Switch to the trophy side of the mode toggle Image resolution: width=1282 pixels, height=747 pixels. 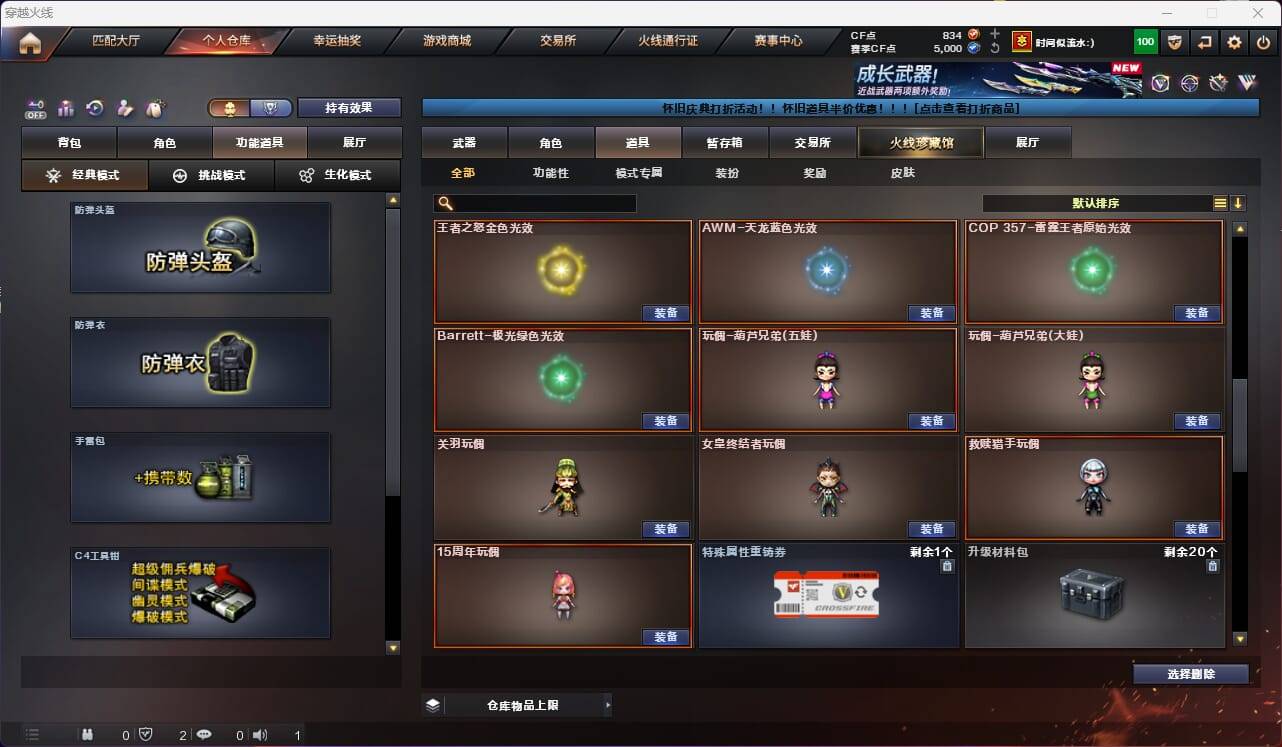click(x=272, y=106)
